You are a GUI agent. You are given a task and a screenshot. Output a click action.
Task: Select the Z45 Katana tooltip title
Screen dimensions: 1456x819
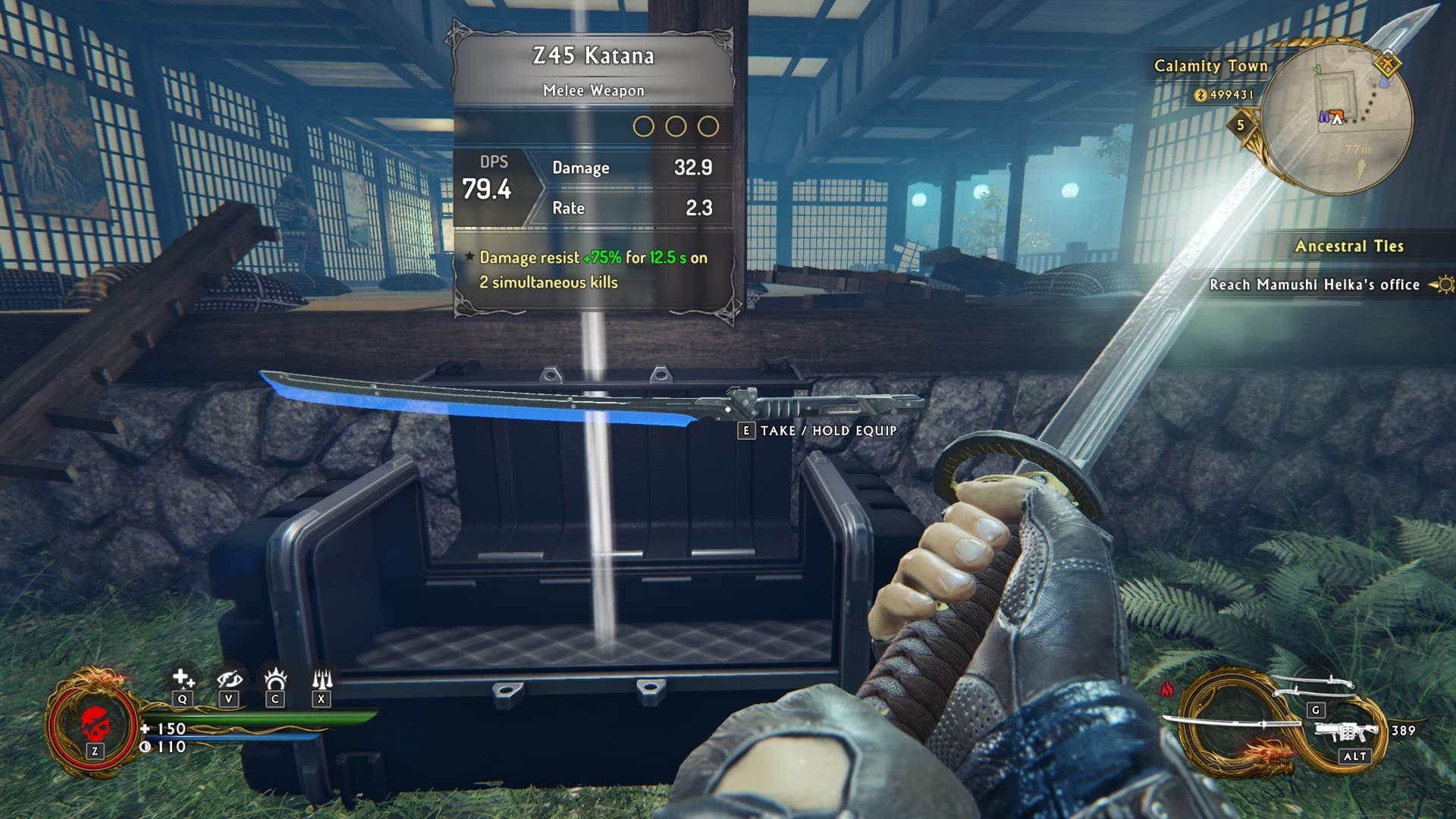pyautogui.click(x=593, y=56)
